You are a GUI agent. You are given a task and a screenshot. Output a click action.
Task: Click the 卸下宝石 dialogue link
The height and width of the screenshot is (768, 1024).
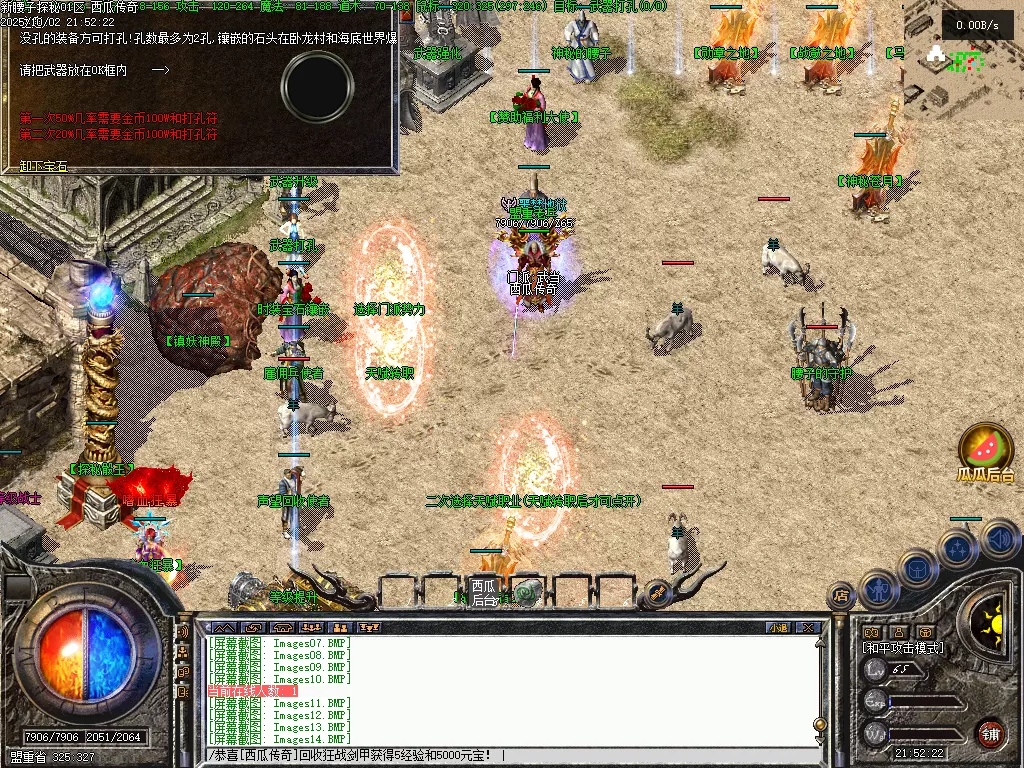[x=44, y=166]
